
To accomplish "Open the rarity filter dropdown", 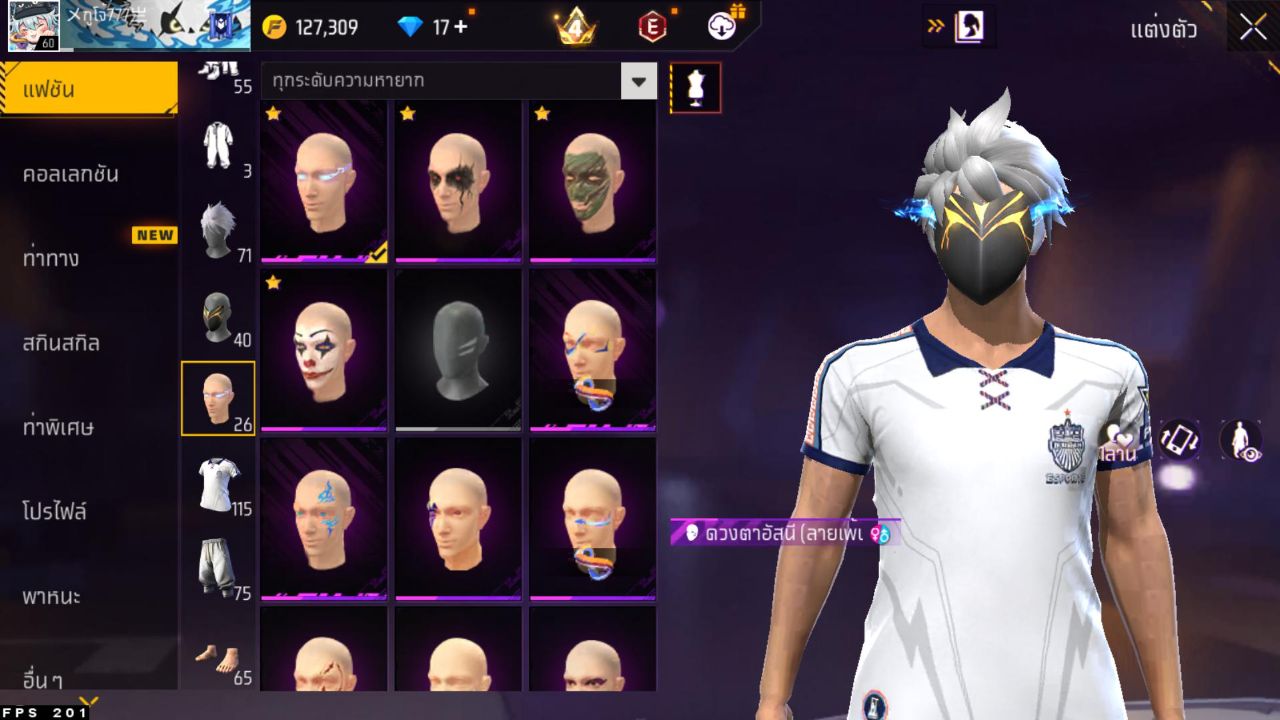I will click(638, 80).
